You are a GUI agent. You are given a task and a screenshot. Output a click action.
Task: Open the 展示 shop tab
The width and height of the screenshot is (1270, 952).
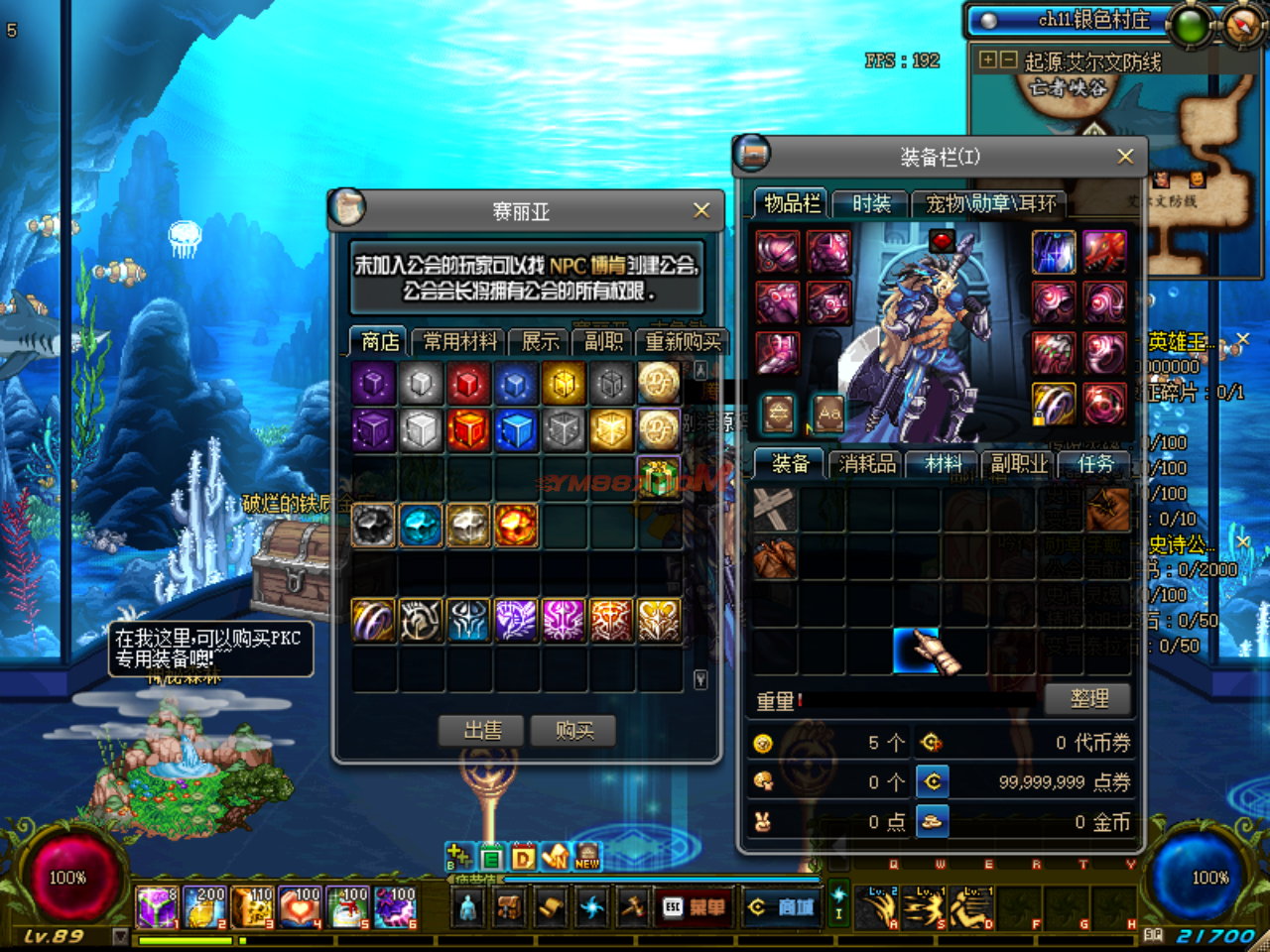click(540, 342)
